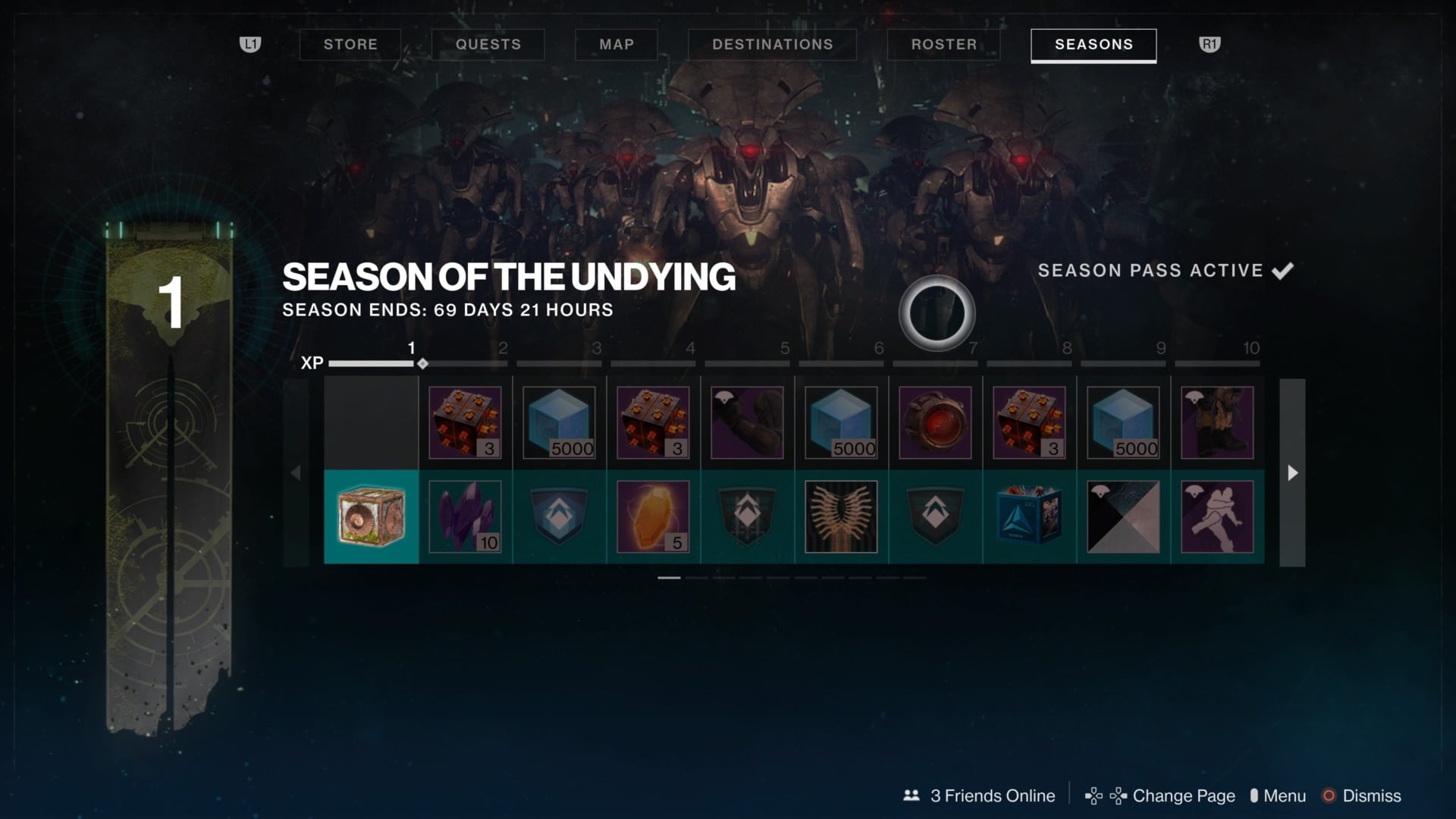Select the red engram orb at rank 6
Screen dimensions: 1456x819
pyautogui.click(x=934, y=422)
